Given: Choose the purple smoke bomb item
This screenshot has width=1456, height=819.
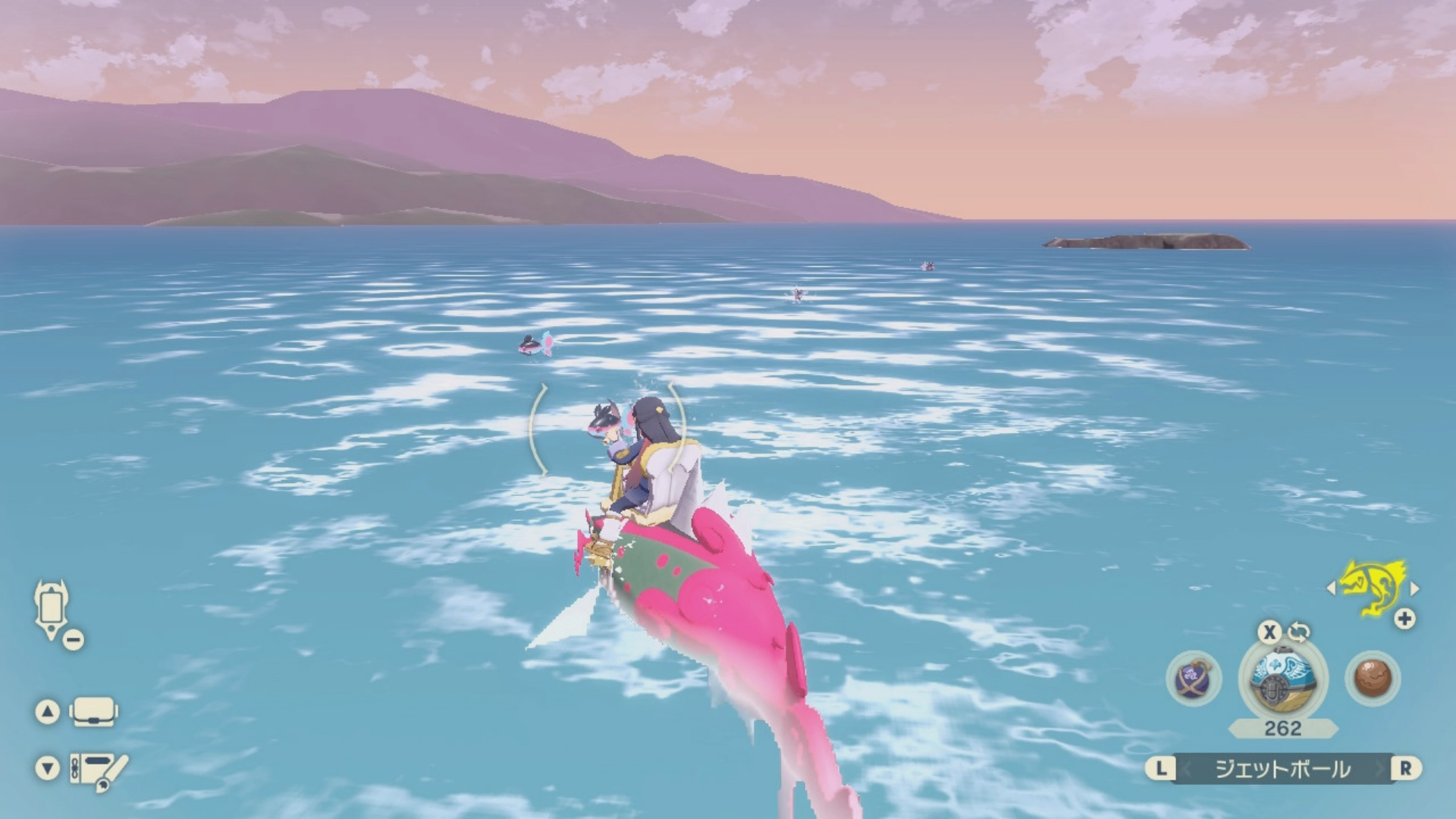Looking at the screenshot, I should [1194, 678].
